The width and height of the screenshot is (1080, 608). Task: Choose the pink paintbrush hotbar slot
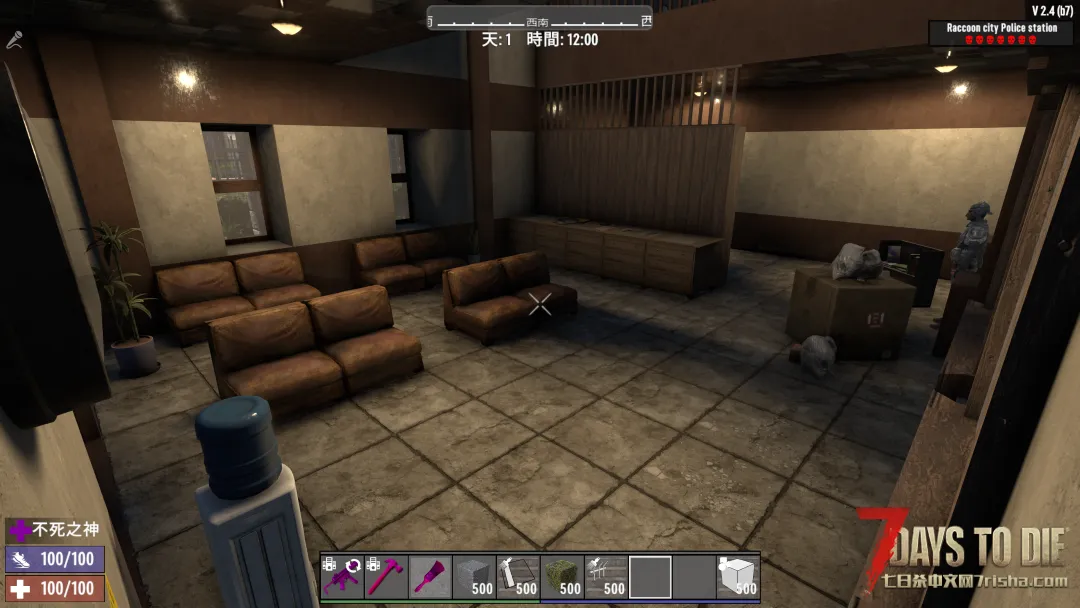(430, 577)
